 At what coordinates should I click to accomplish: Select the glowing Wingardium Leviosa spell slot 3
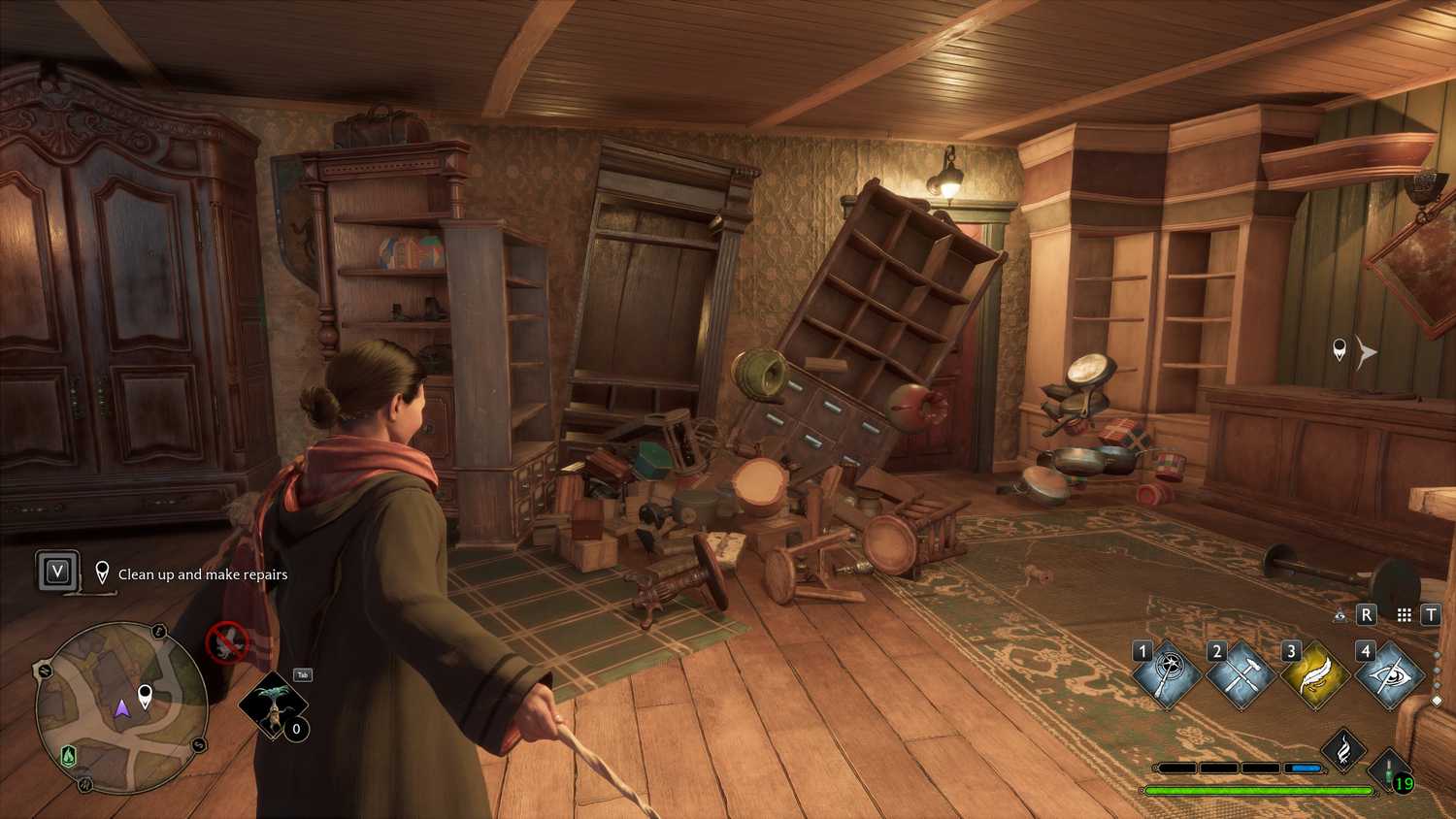tap(1314, 674)
